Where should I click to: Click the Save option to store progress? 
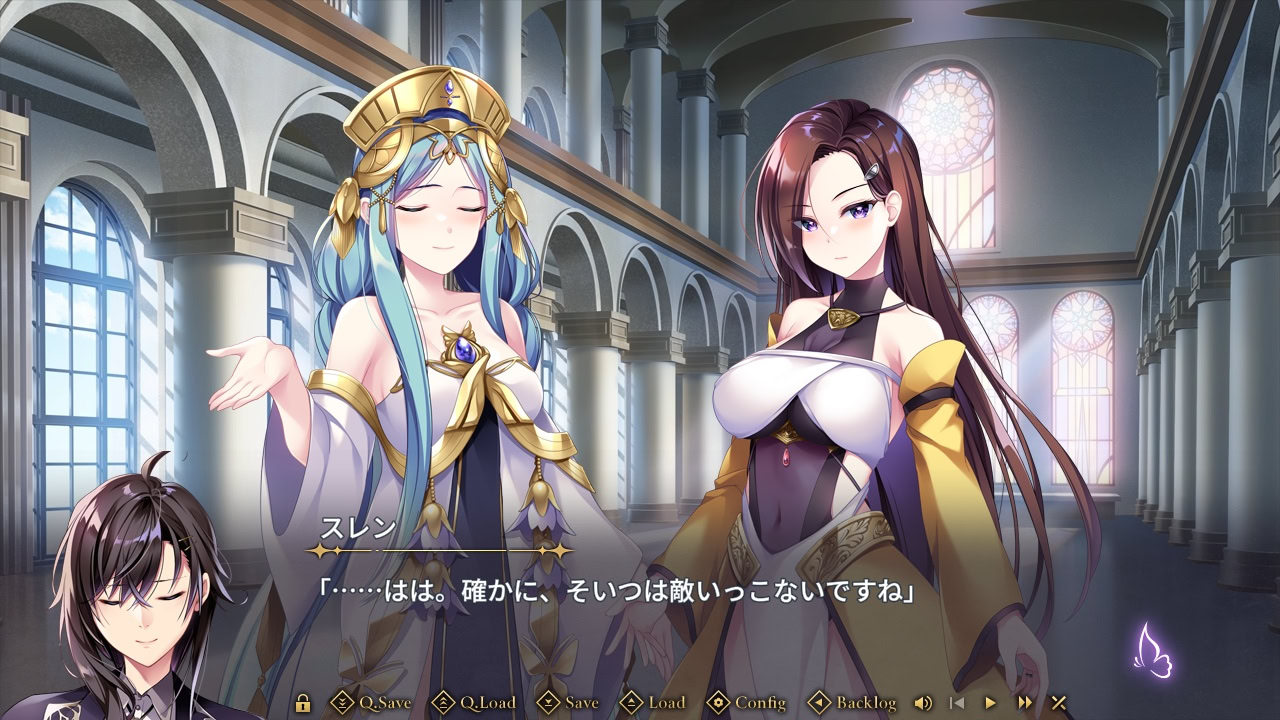point(581,703)
